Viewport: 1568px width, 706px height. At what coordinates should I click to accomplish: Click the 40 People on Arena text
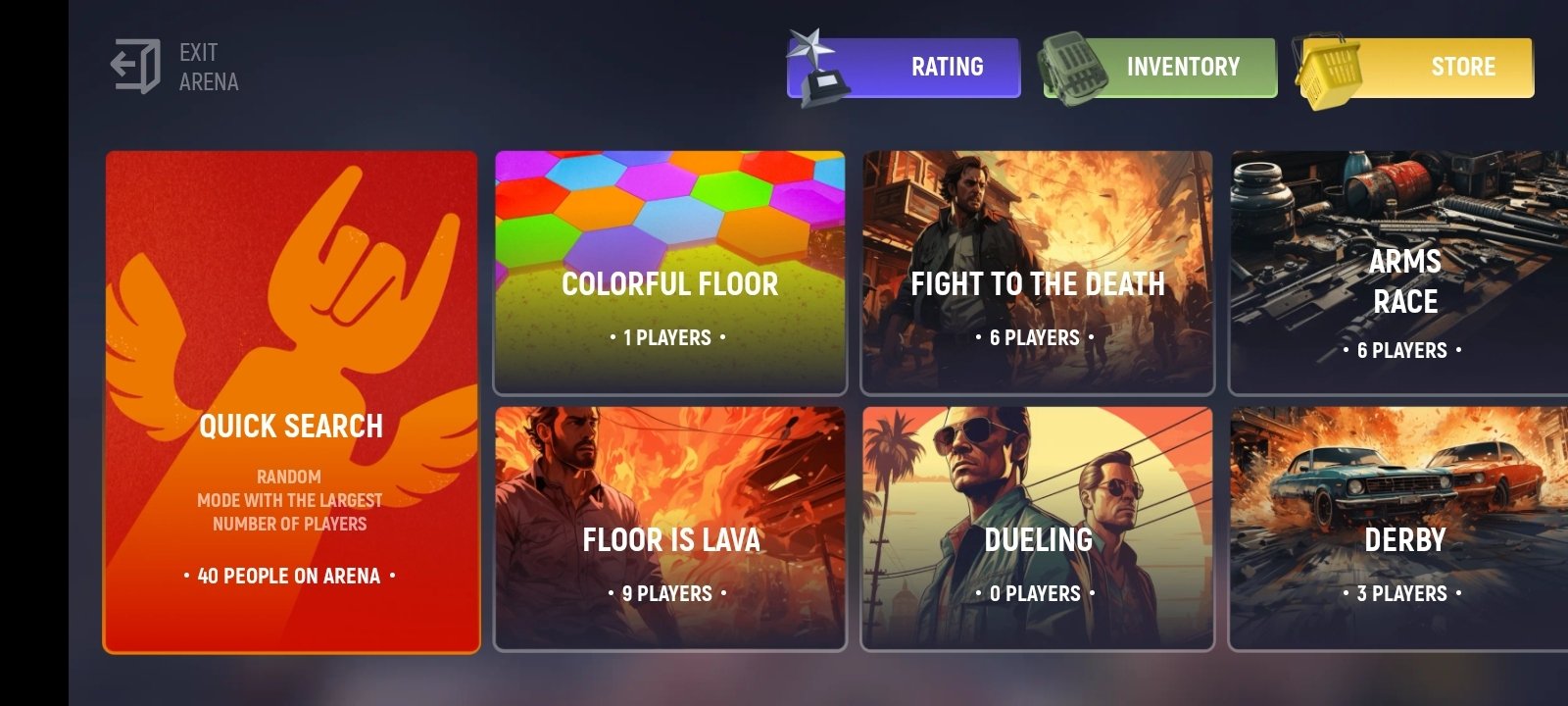291,576
